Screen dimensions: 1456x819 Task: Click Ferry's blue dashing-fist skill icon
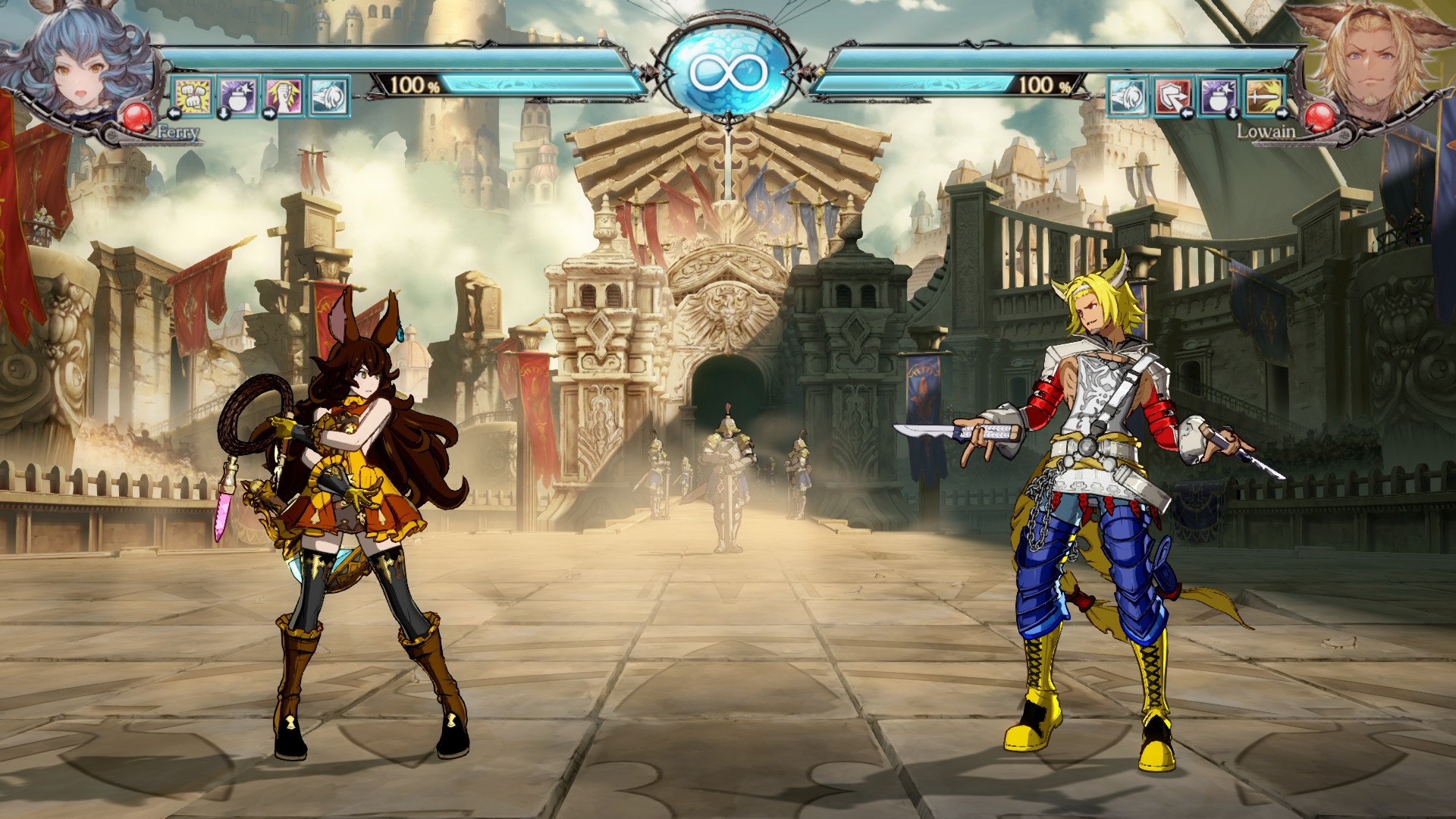tap(329, 96)
